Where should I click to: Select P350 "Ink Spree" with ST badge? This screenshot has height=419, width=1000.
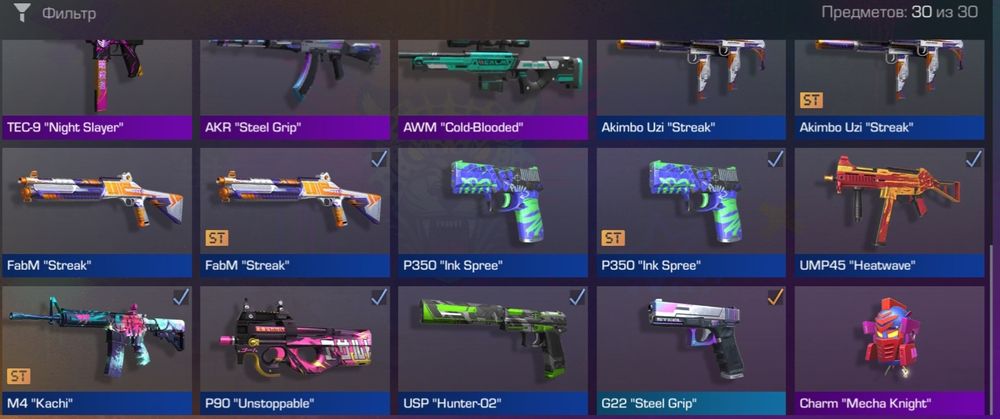(691, 210)
